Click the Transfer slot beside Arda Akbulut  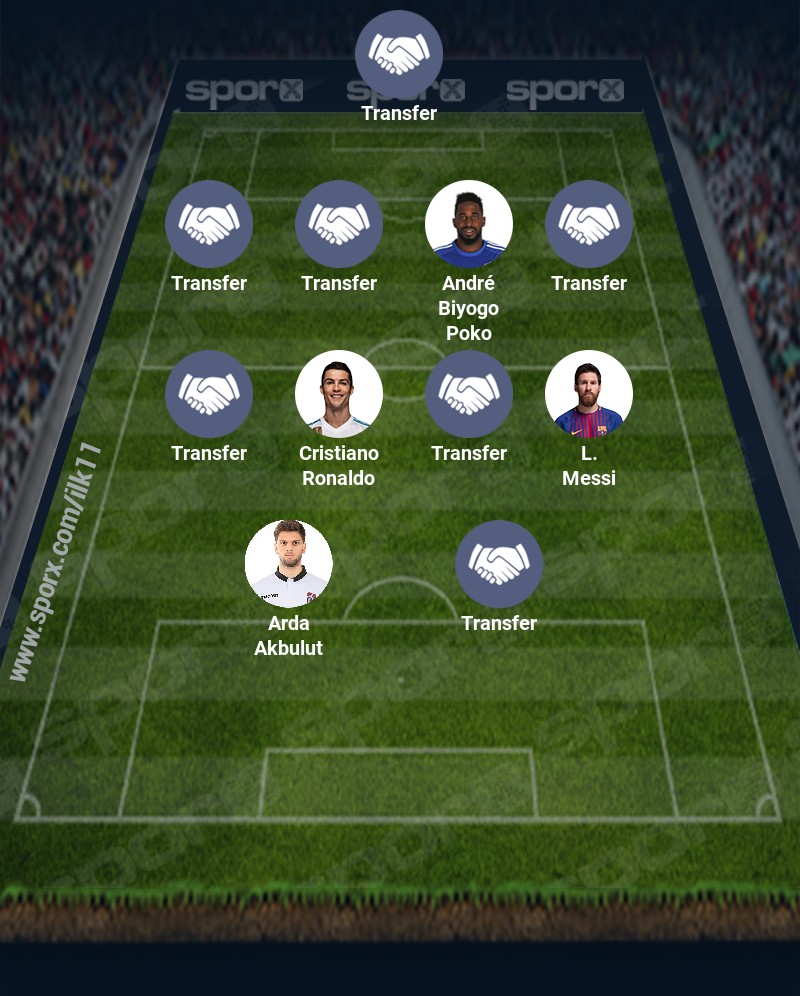[x=499, y=564]
